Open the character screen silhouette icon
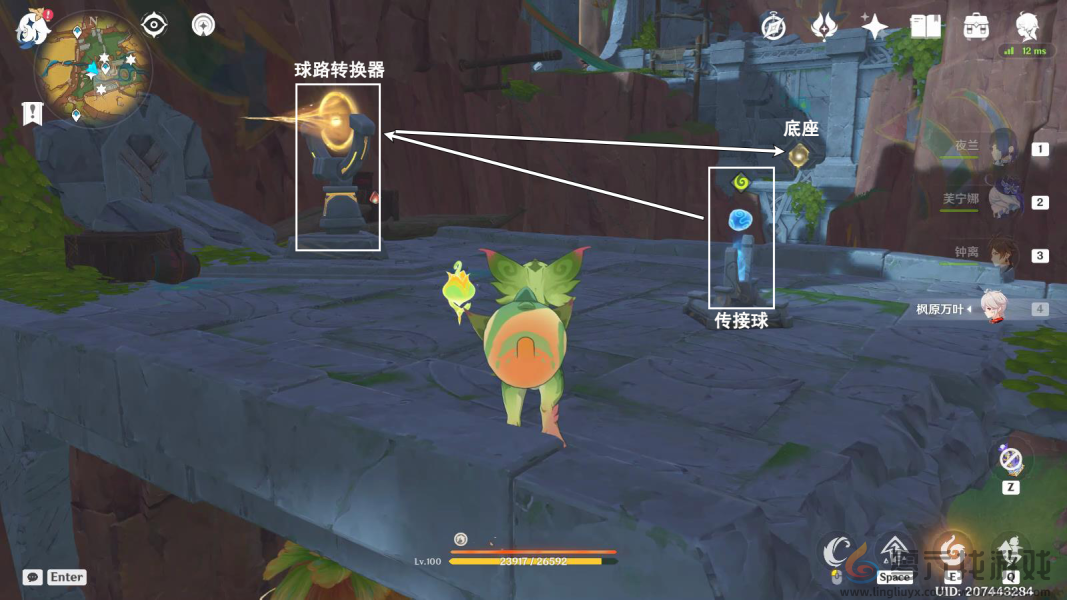 tap(1026, 25)
